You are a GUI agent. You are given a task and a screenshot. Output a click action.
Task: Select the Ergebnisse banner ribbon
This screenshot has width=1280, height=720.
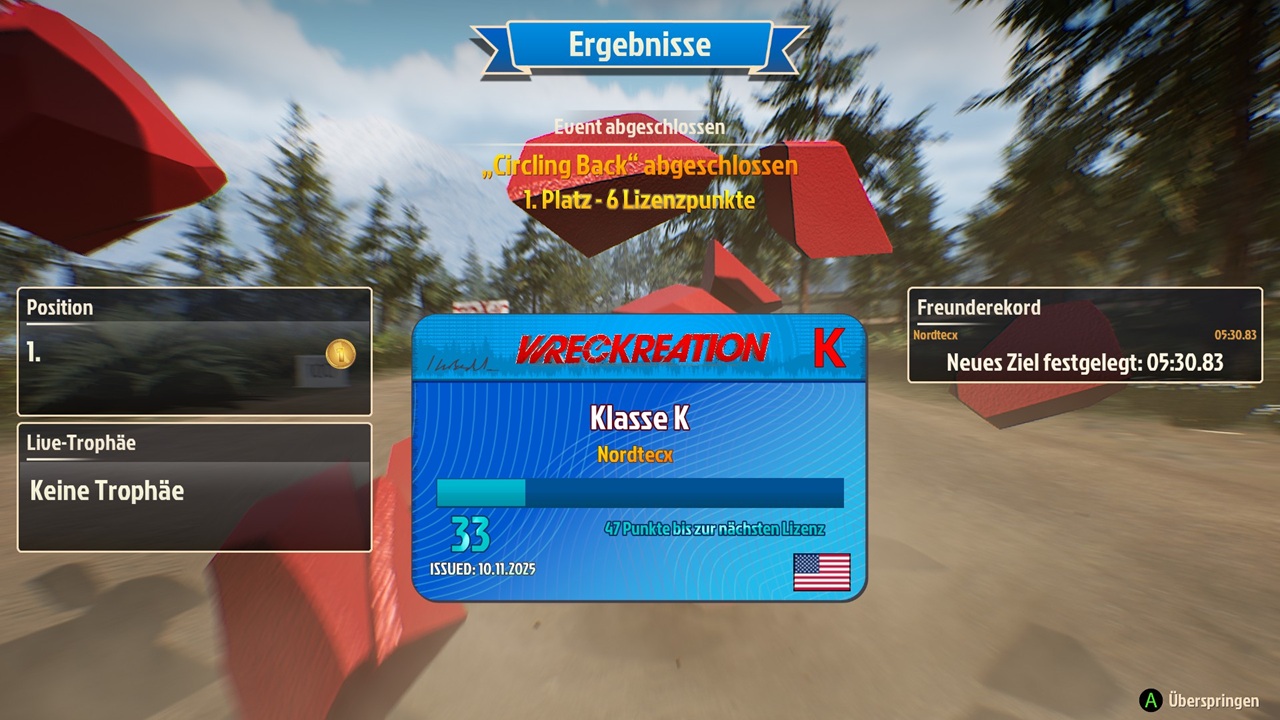tap(639, 44)
